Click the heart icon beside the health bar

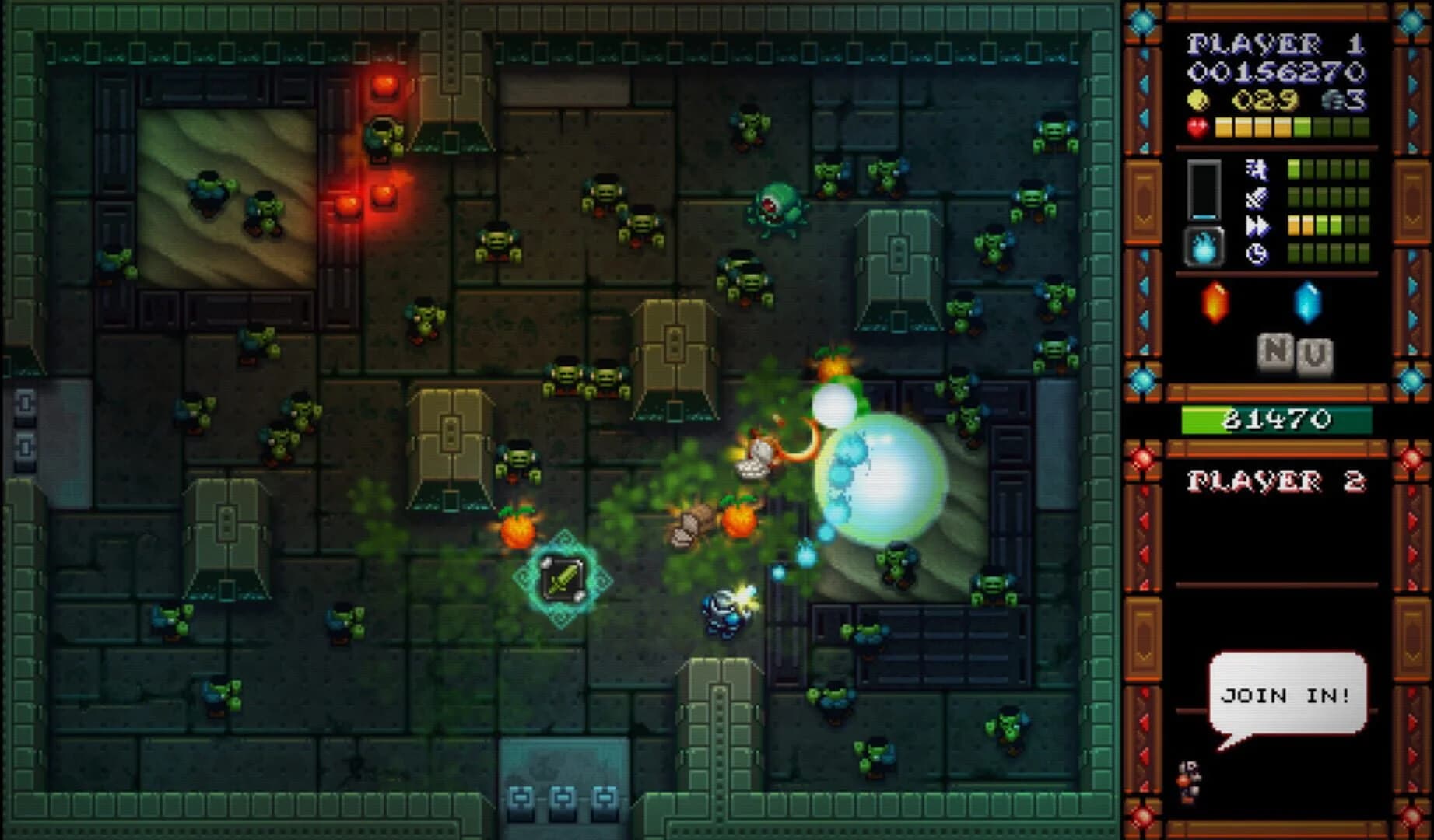click(x=1198, y=125)
